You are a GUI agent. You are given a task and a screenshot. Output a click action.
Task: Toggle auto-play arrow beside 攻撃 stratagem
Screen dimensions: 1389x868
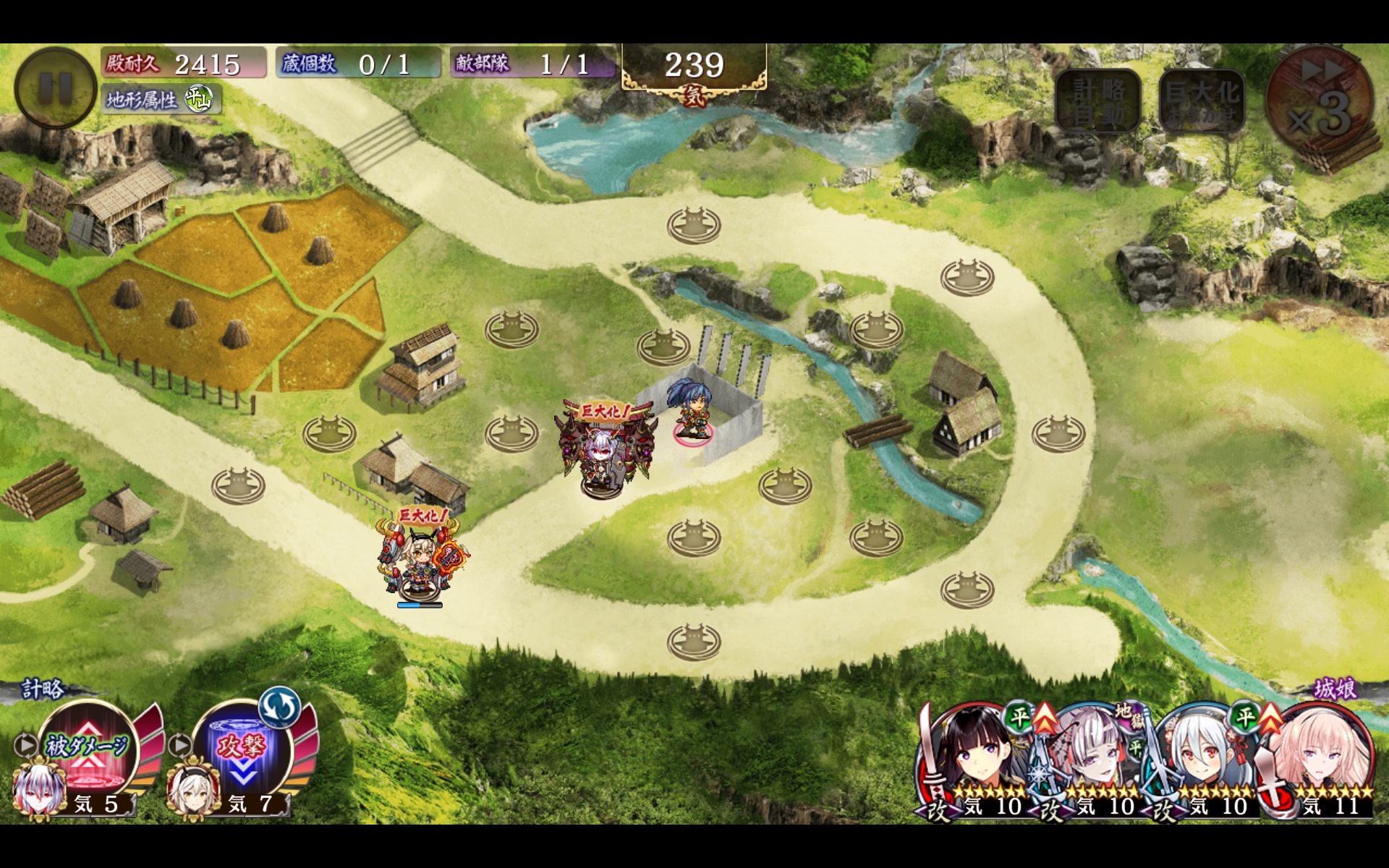(179, 744)
